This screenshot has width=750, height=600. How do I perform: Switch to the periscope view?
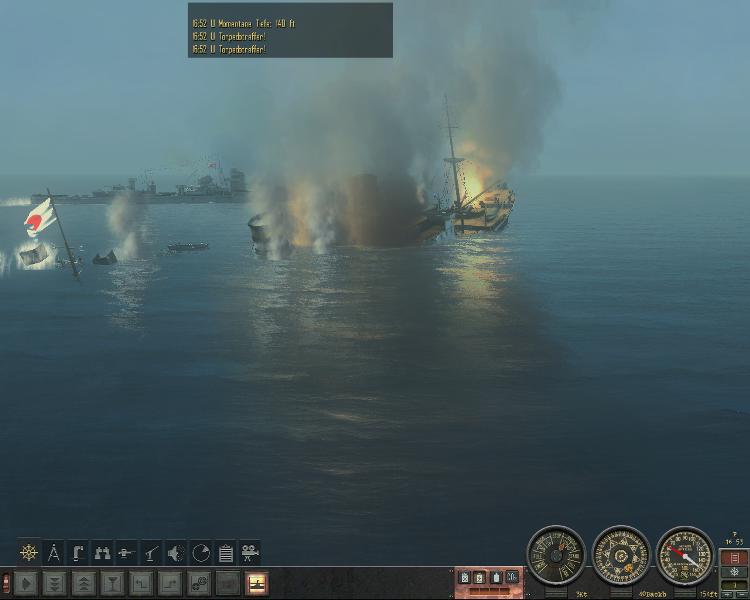click(78, 552)
